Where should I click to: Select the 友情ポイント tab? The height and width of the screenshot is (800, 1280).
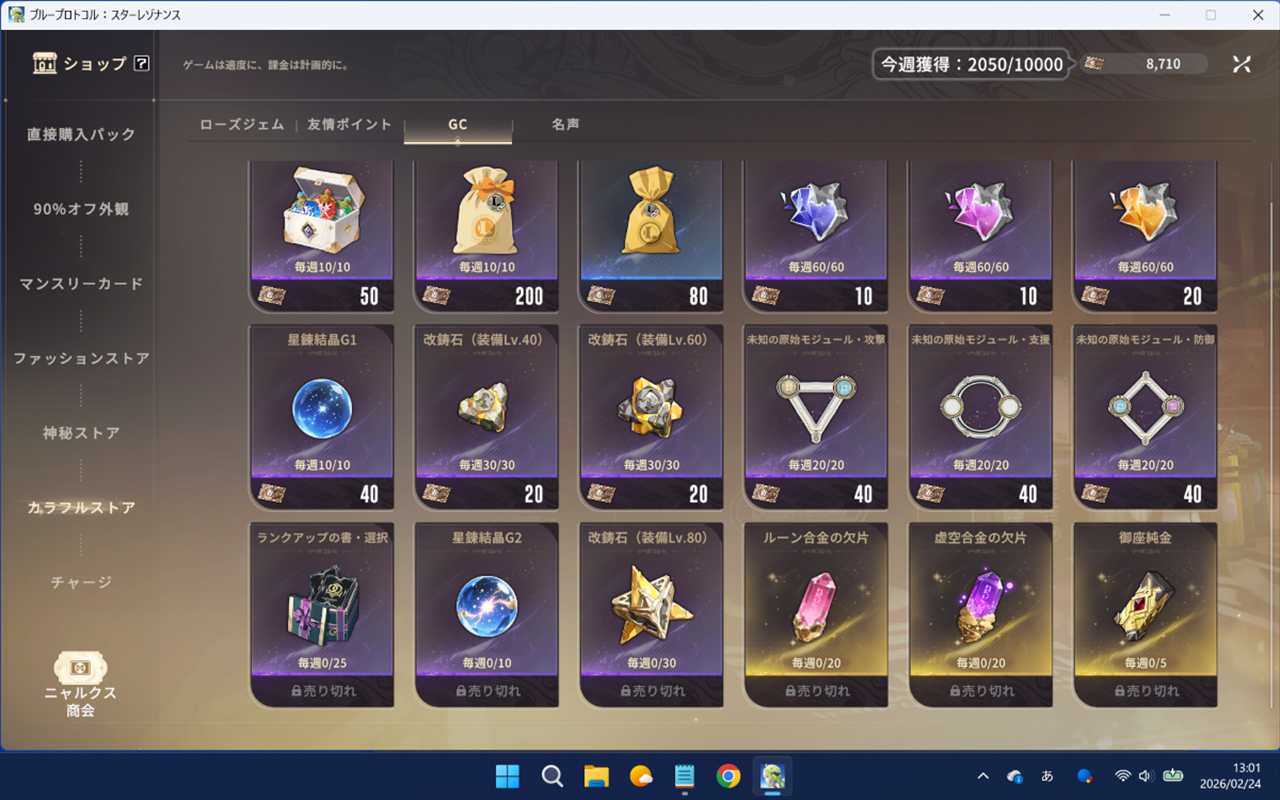(349, 125)
